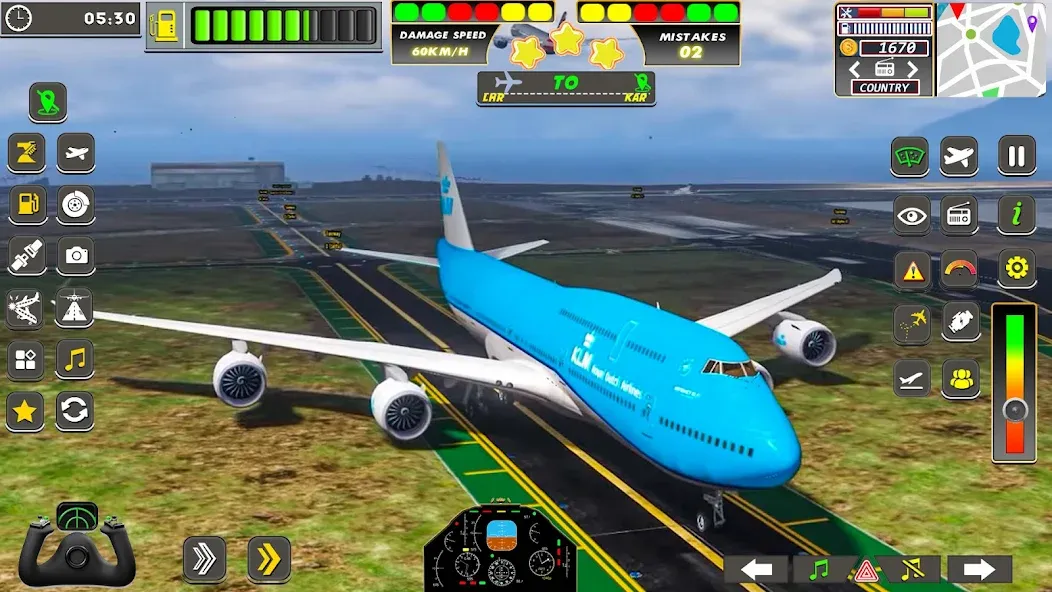Fasten the seatbelt icon
Viewport: 1052px width, 592px height.
pos(27,256)
